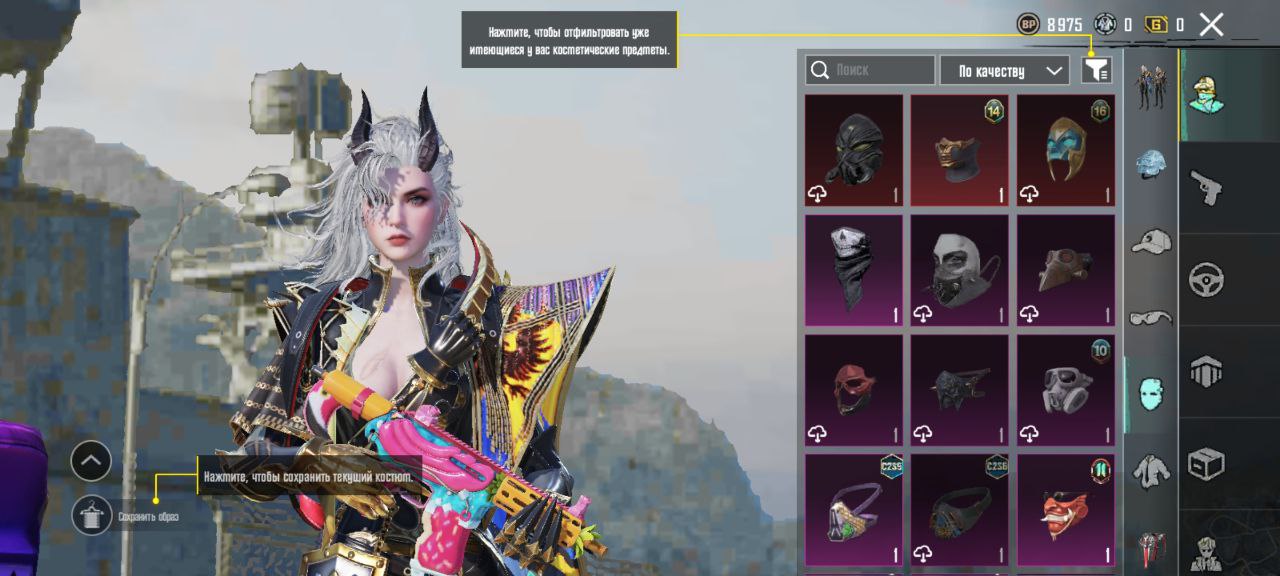This screenshot has height=576, width=1280.
Task: Choose the blue and gold helmet mask
Action: [1066, 150]
